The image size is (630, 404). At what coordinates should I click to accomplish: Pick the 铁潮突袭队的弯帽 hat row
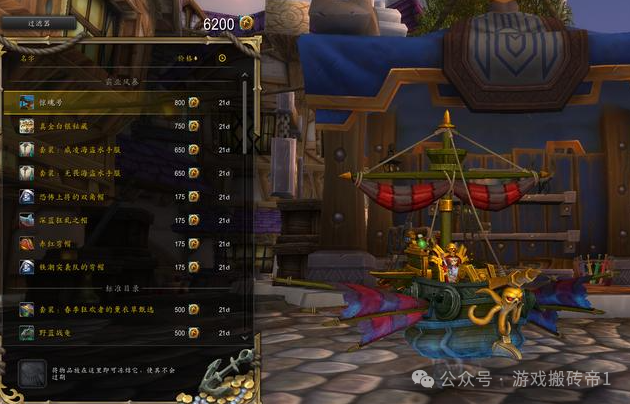120,267
